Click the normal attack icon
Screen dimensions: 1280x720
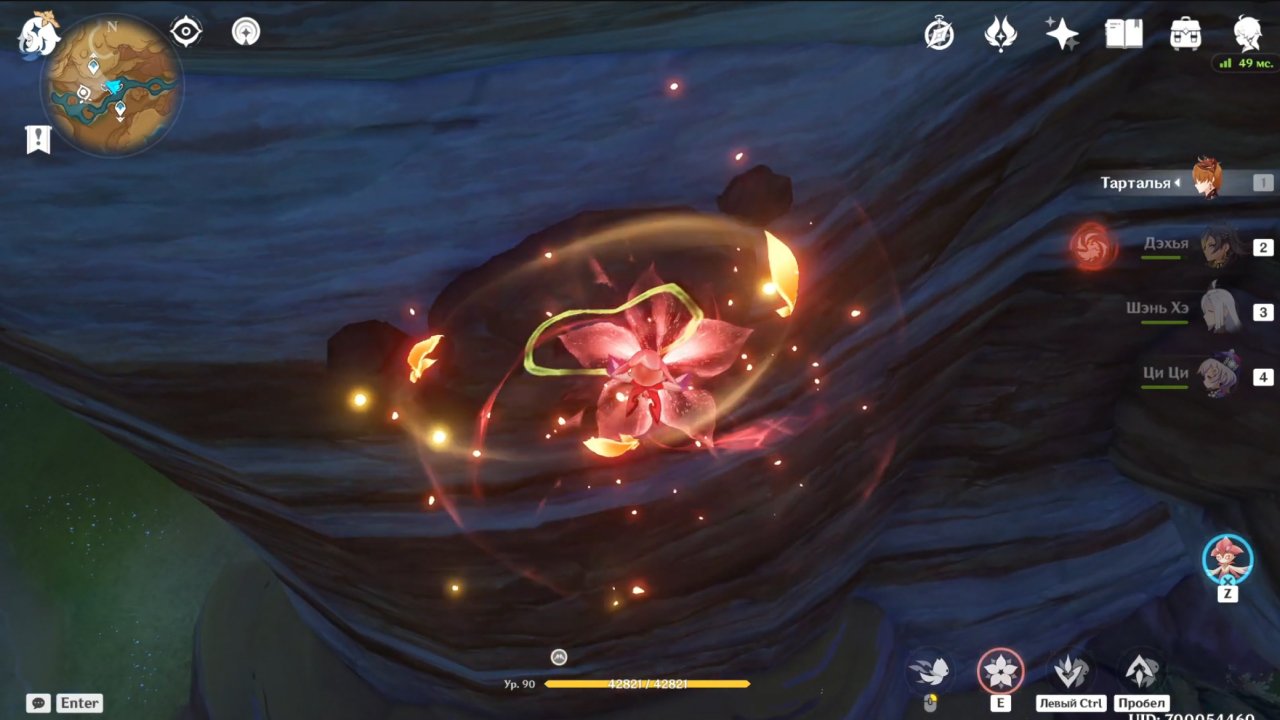pyautogui.click(x=930, y=671)
